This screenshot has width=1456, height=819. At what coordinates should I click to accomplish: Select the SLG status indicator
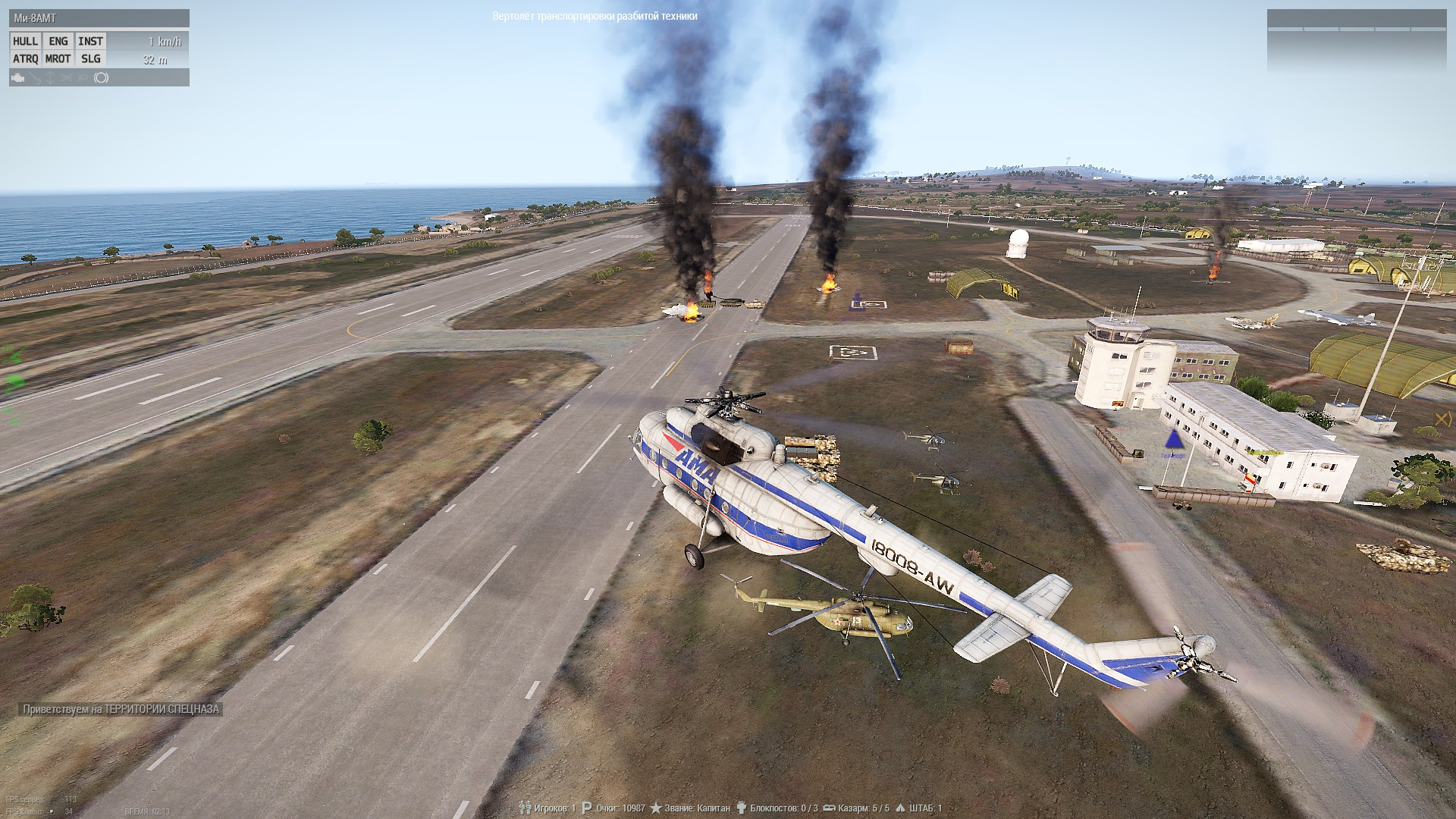(90, 59)
